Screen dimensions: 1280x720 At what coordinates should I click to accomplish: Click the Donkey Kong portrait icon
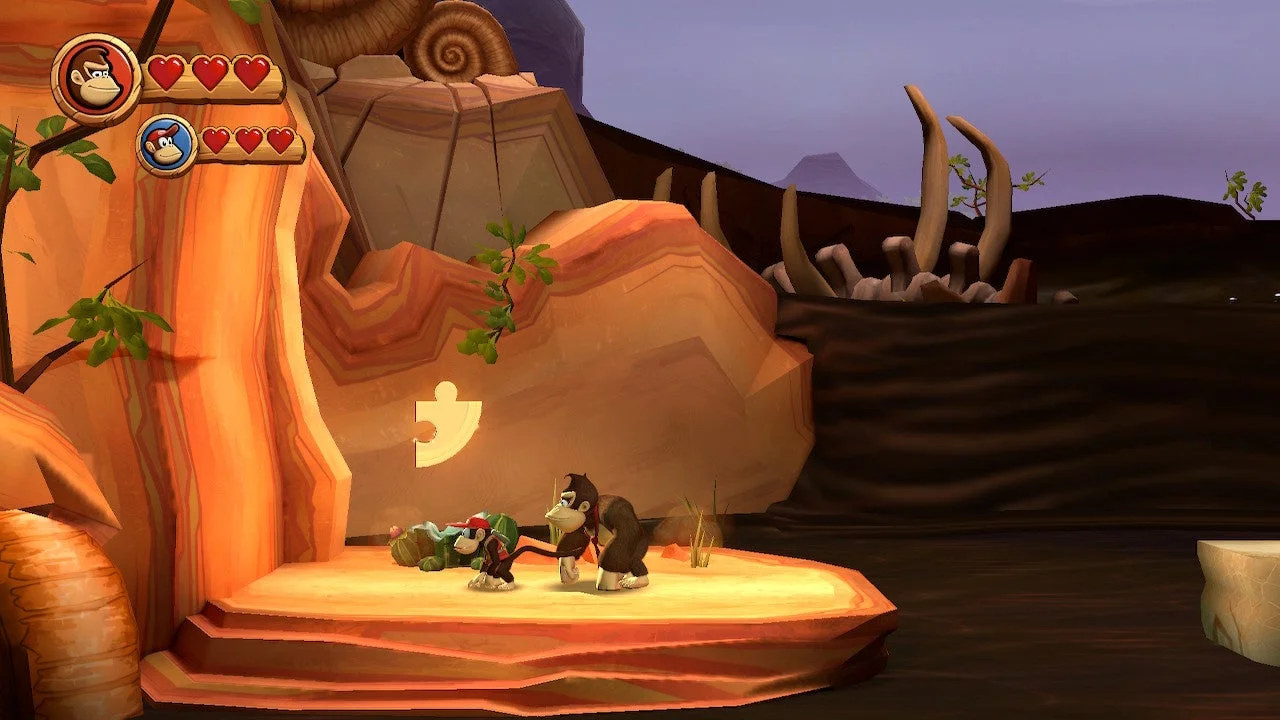click(x=97, y=78)
